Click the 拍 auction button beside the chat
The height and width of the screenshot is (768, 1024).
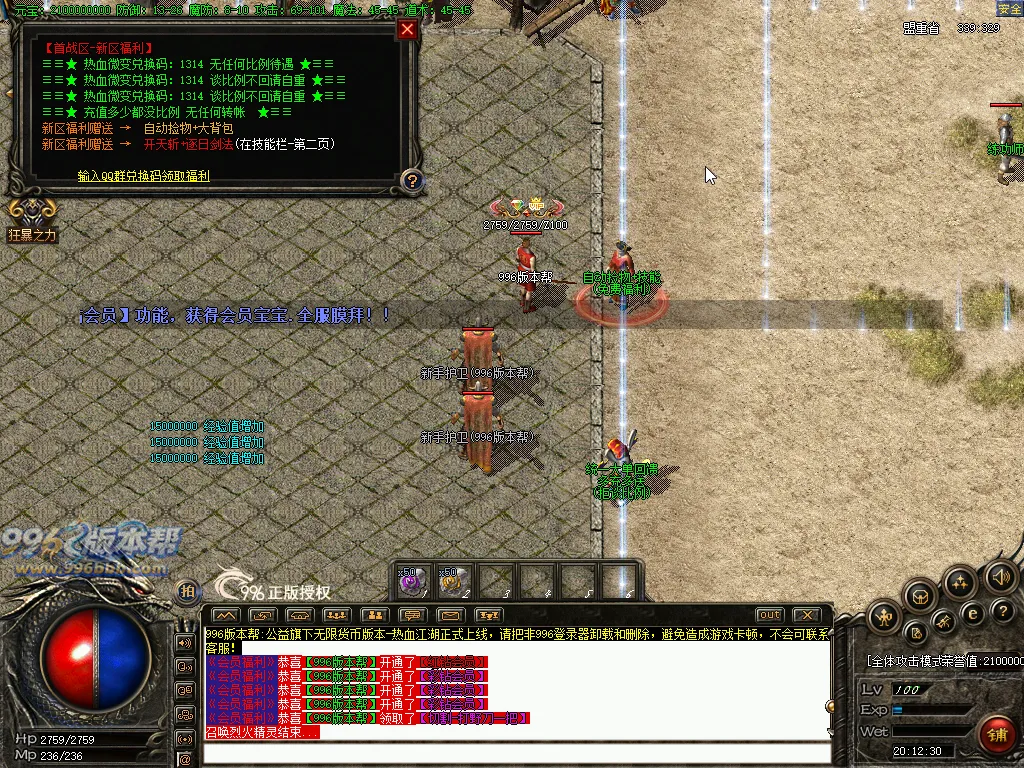pyautogui.click(x=187, y=592)
